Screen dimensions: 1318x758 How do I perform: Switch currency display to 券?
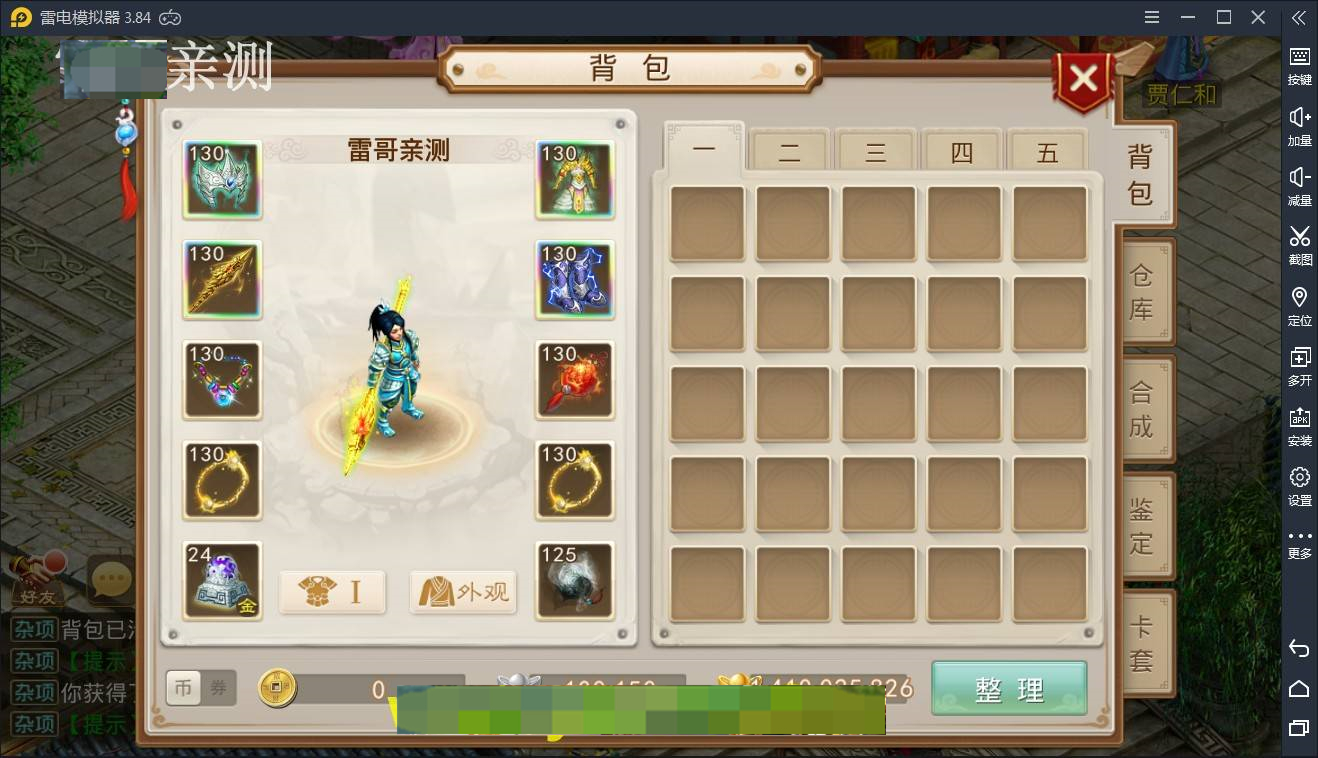click(x=218, y=687)
